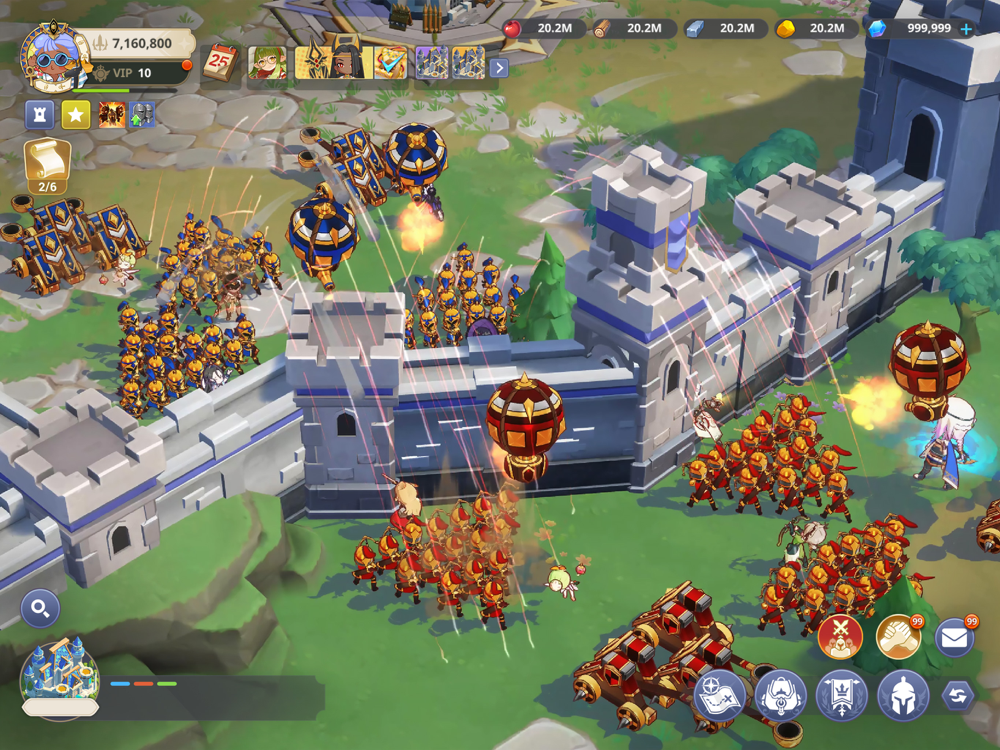Click the blue castle tower button
The height and width of the screenshot is (750, 1000).
pyautogui.click(x=39, y=115)
